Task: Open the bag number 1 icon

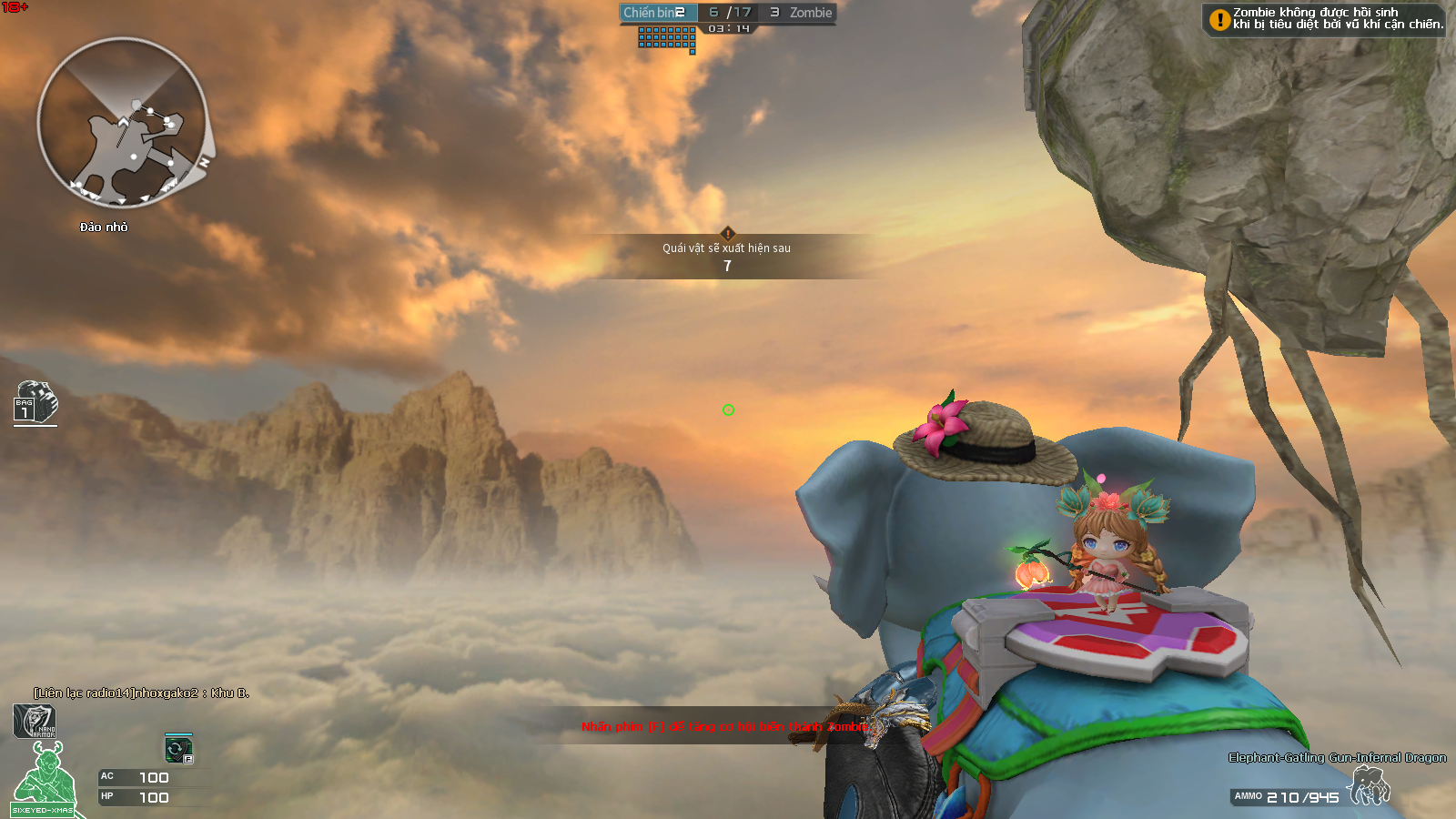Action: [35, 402]
